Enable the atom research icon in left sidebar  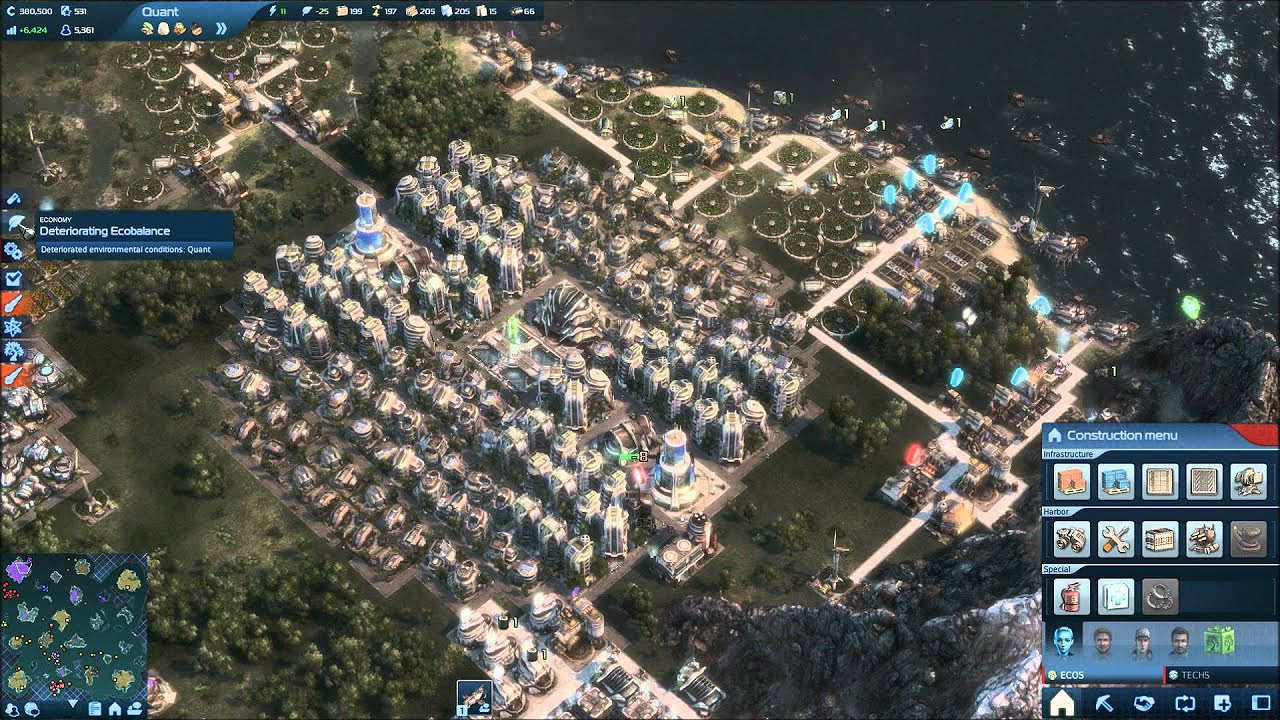coord(12,325)
